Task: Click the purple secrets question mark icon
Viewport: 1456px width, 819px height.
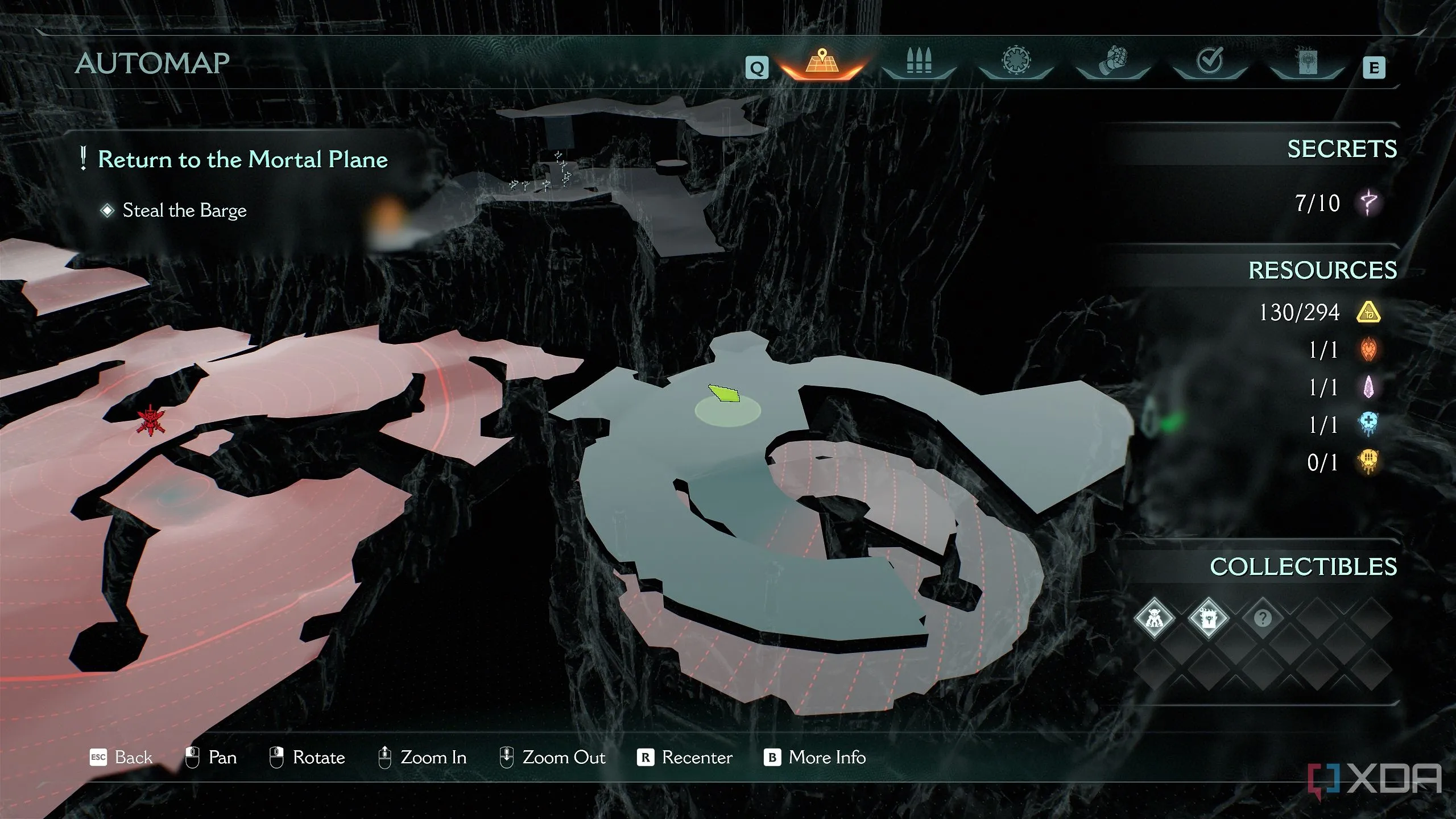Action: coord(1368,202)
